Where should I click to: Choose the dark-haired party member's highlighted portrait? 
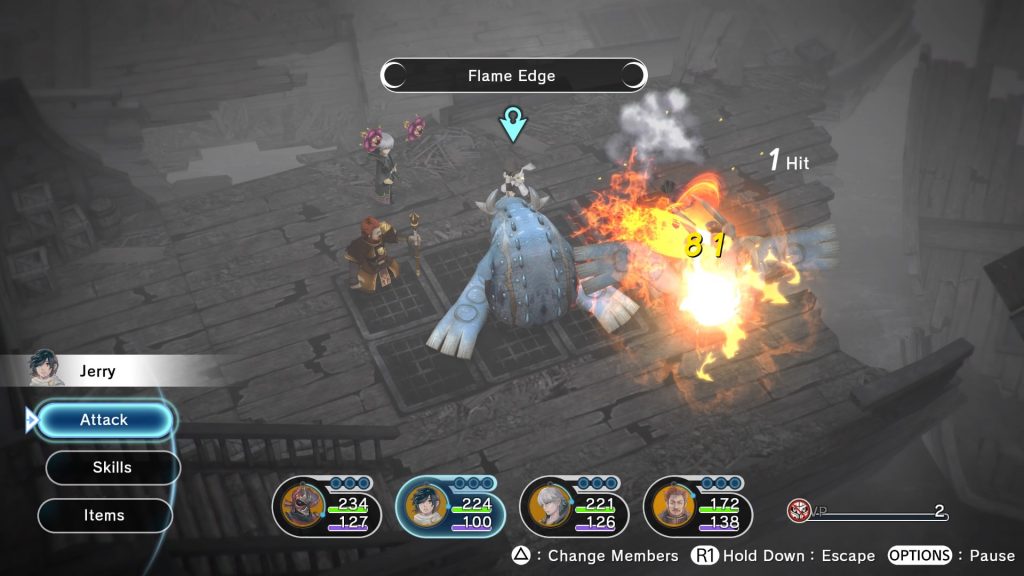425,510
